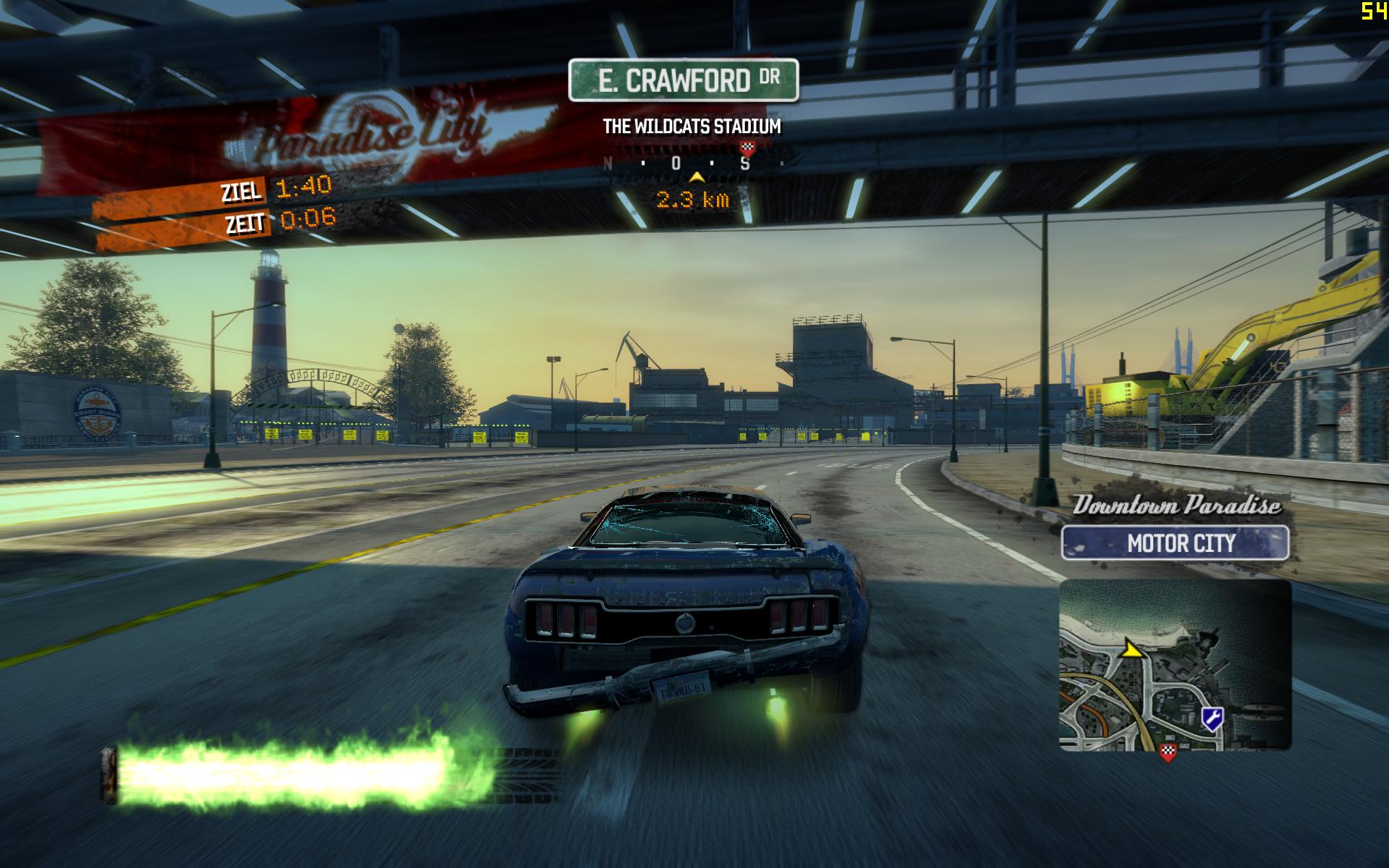
Task: Click the compass heading strip
Action: pos(692,163)
